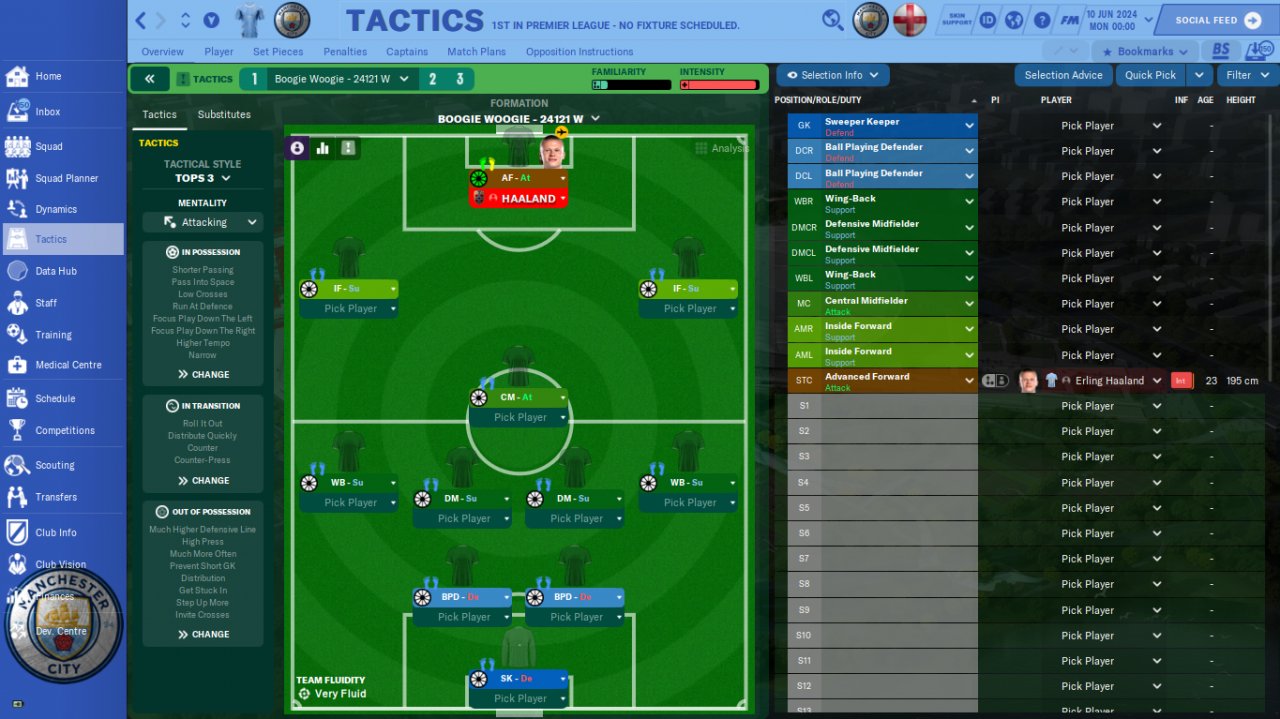This screenshot has height=719, width=1280.
Task: Open the Squad screen from sidebar
Action: (x=48, y=146)
